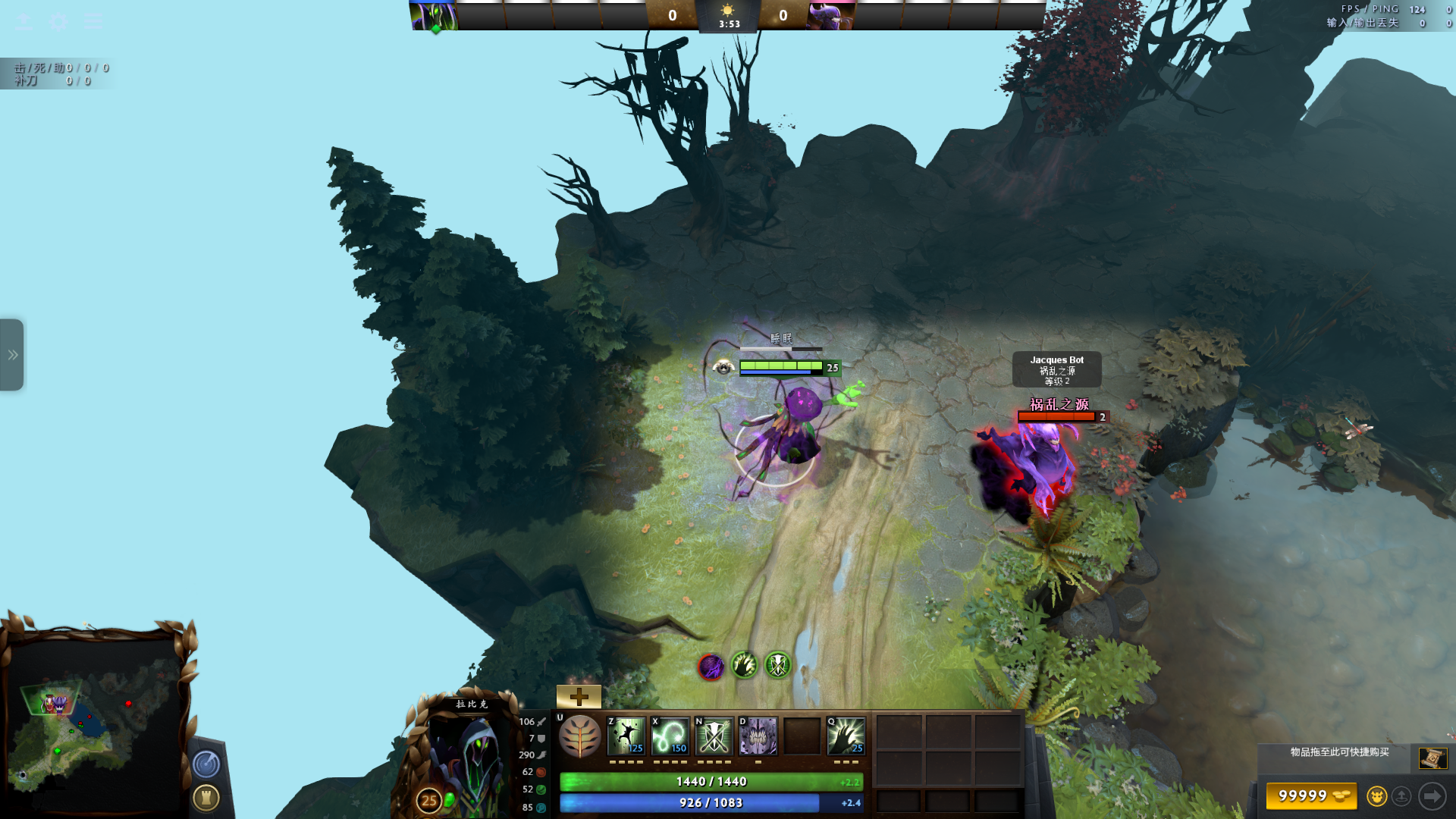Select the crossed-staves shield ability on key N
This screenshot has width=1456, height=819.
tap(714, 736)
